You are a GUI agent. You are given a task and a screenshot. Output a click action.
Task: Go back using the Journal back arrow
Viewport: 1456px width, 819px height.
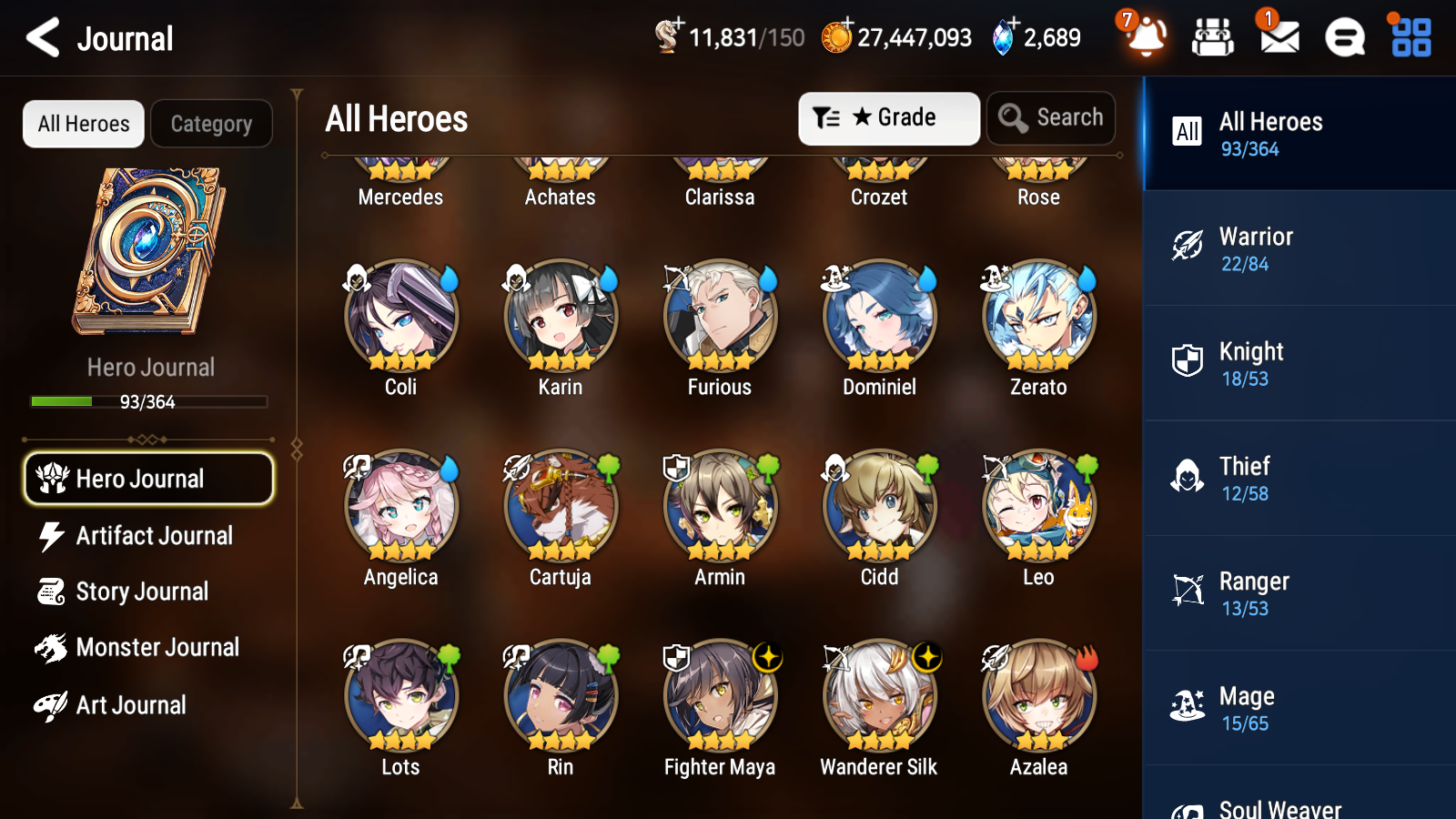tap(43, 38)
